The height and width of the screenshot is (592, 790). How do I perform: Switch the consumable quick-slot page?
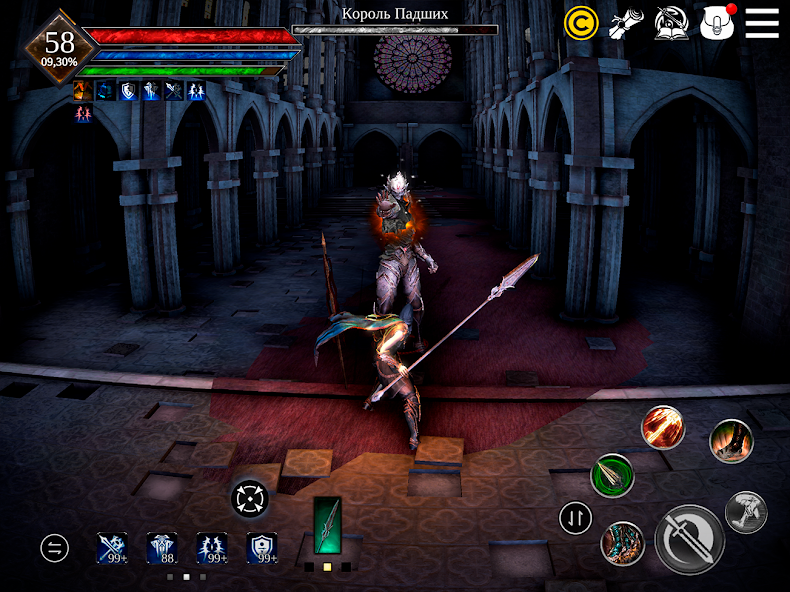click(54, 547)
